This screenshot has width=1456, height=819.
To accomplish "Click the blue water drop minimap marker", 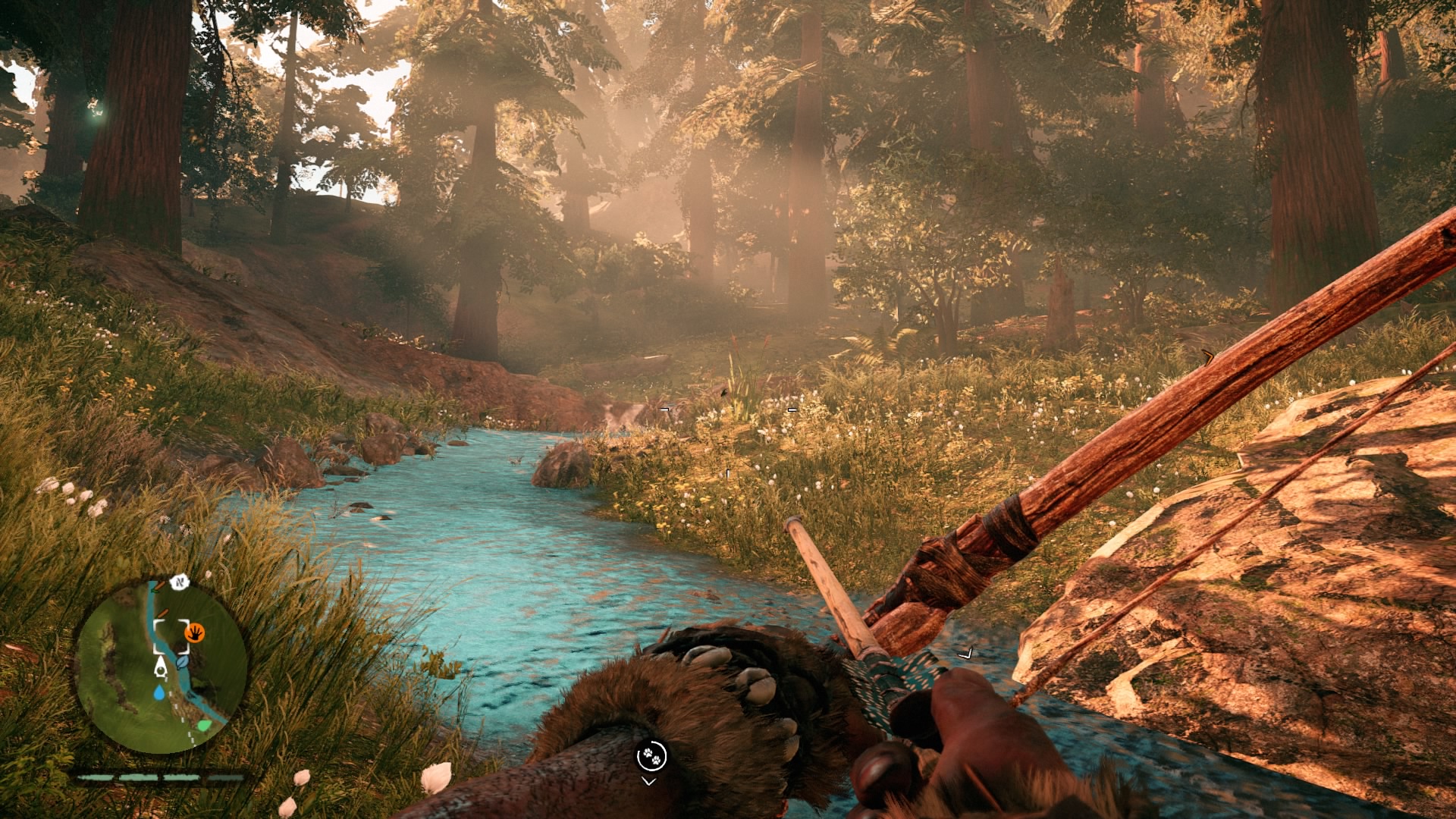I will [x=158, y=692].
